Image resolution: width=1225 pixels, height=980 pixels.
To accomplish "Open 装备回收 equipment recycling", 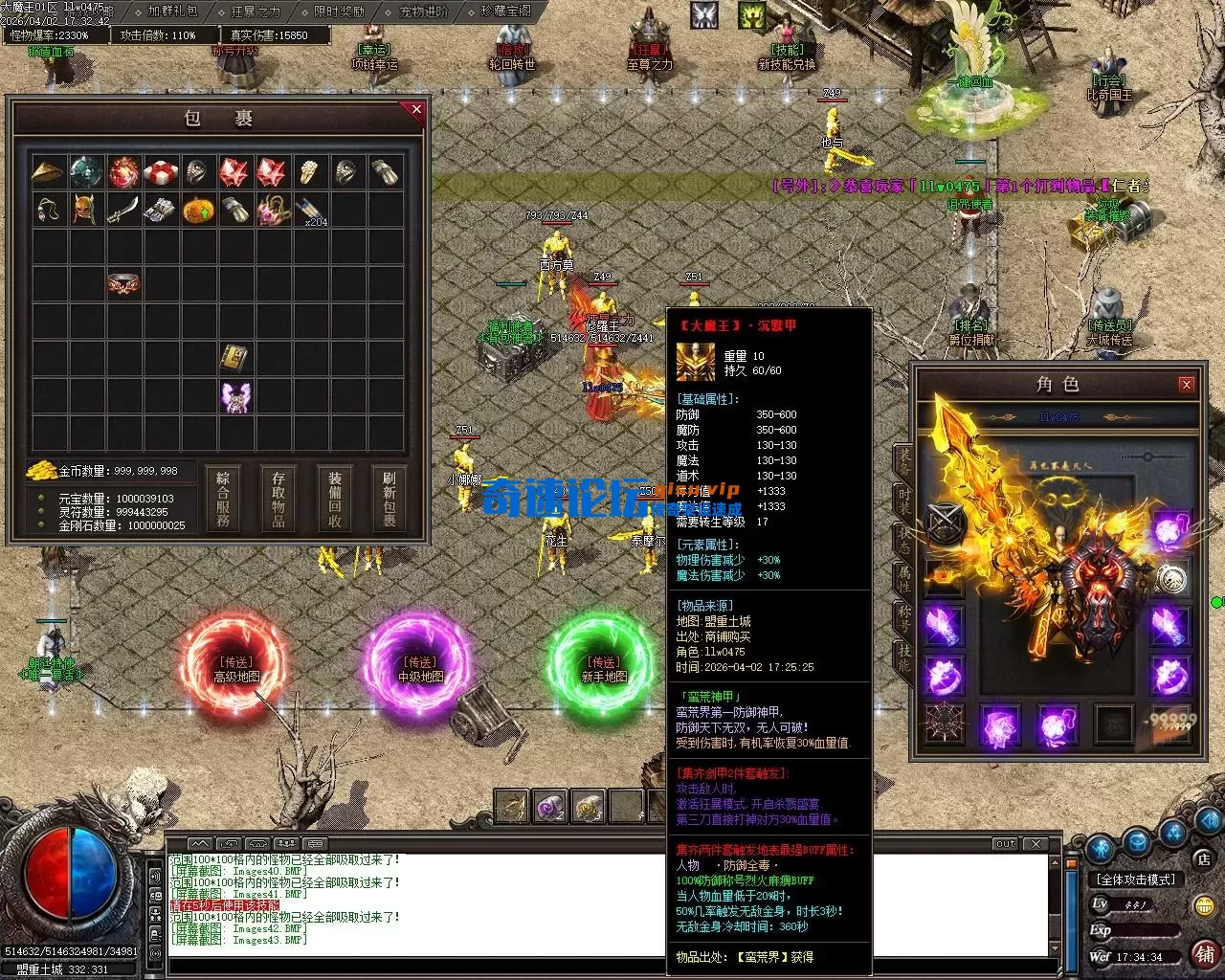I will (335, 499).
